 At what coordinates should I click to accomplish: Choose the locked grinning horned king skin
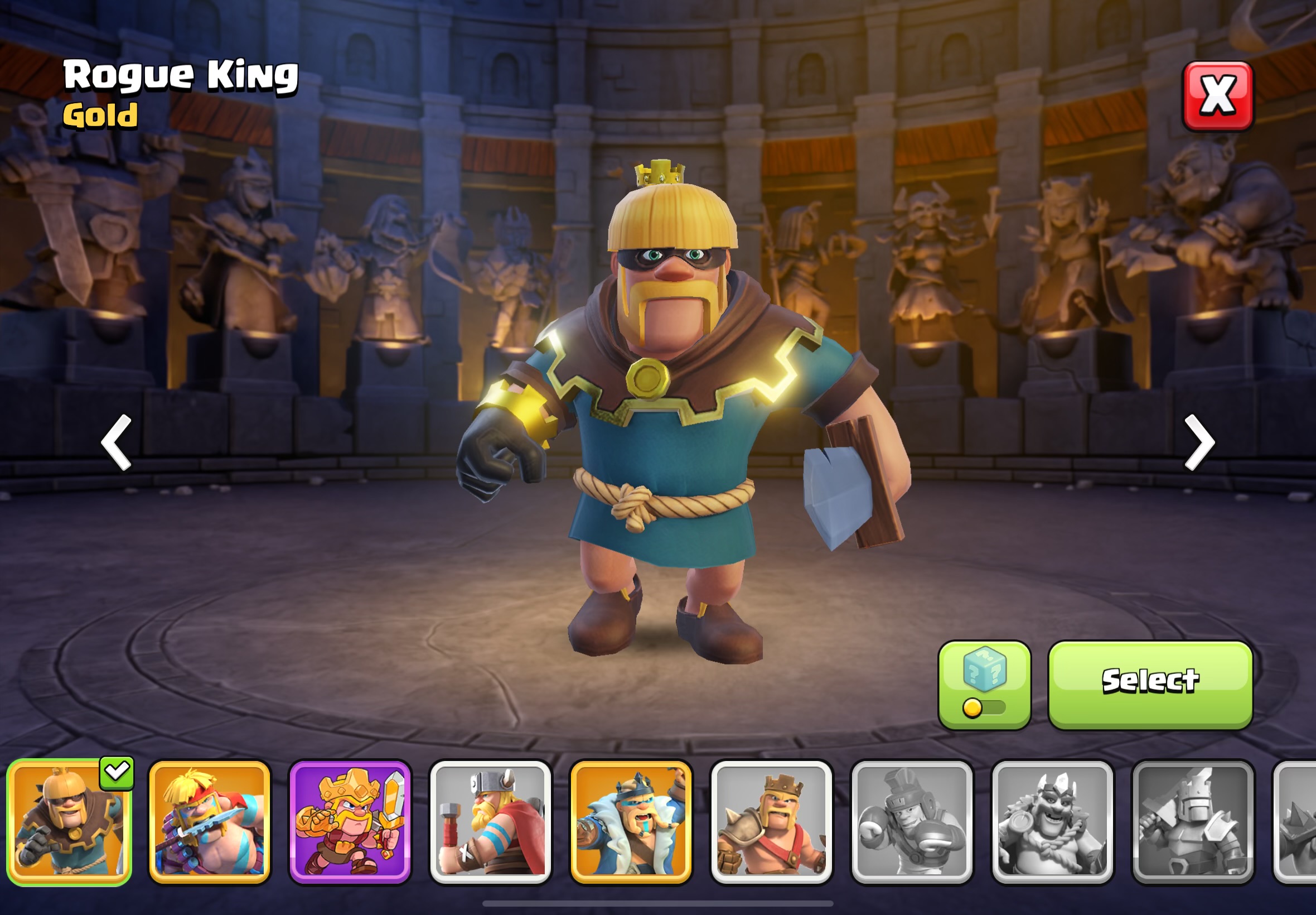pos(1052,822)
